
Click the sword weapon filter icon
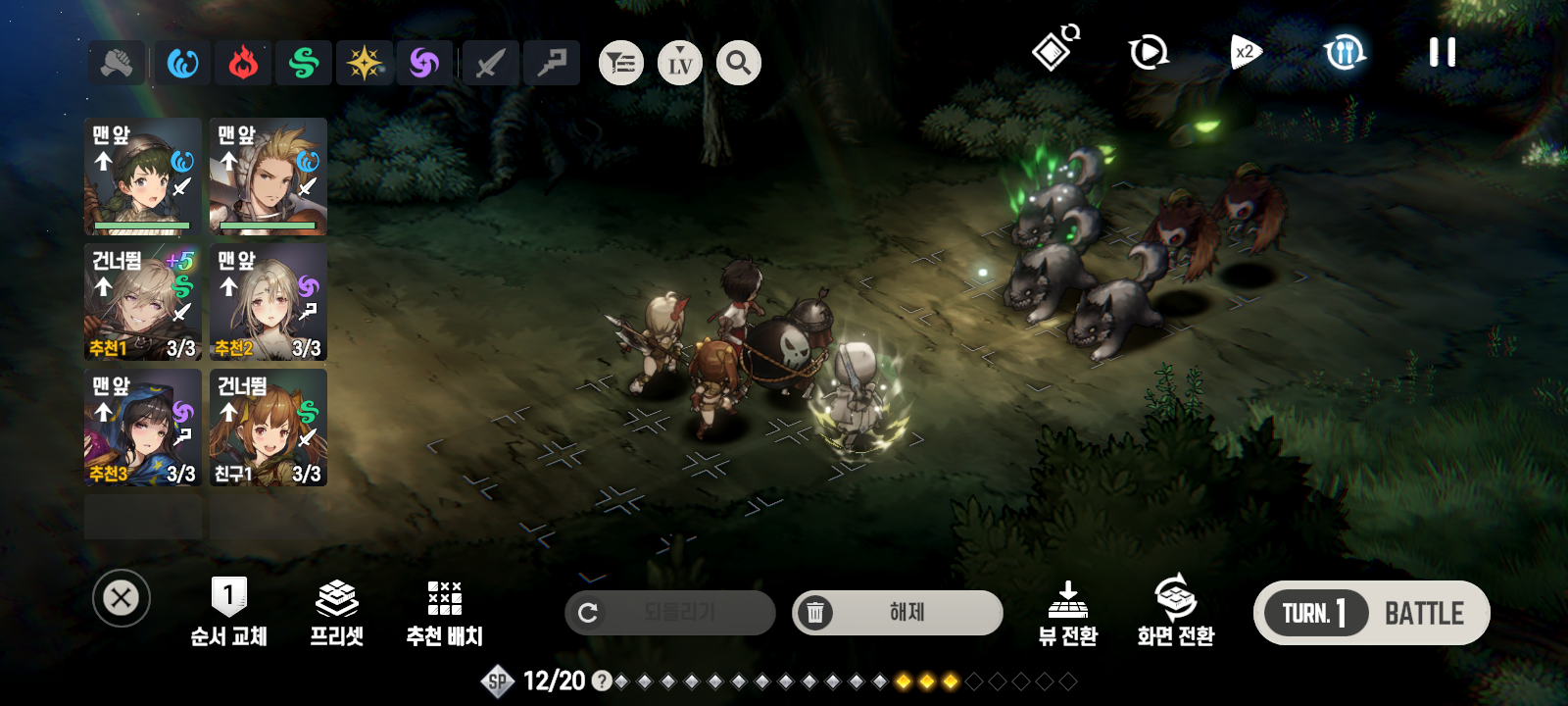tap(490, 62)
